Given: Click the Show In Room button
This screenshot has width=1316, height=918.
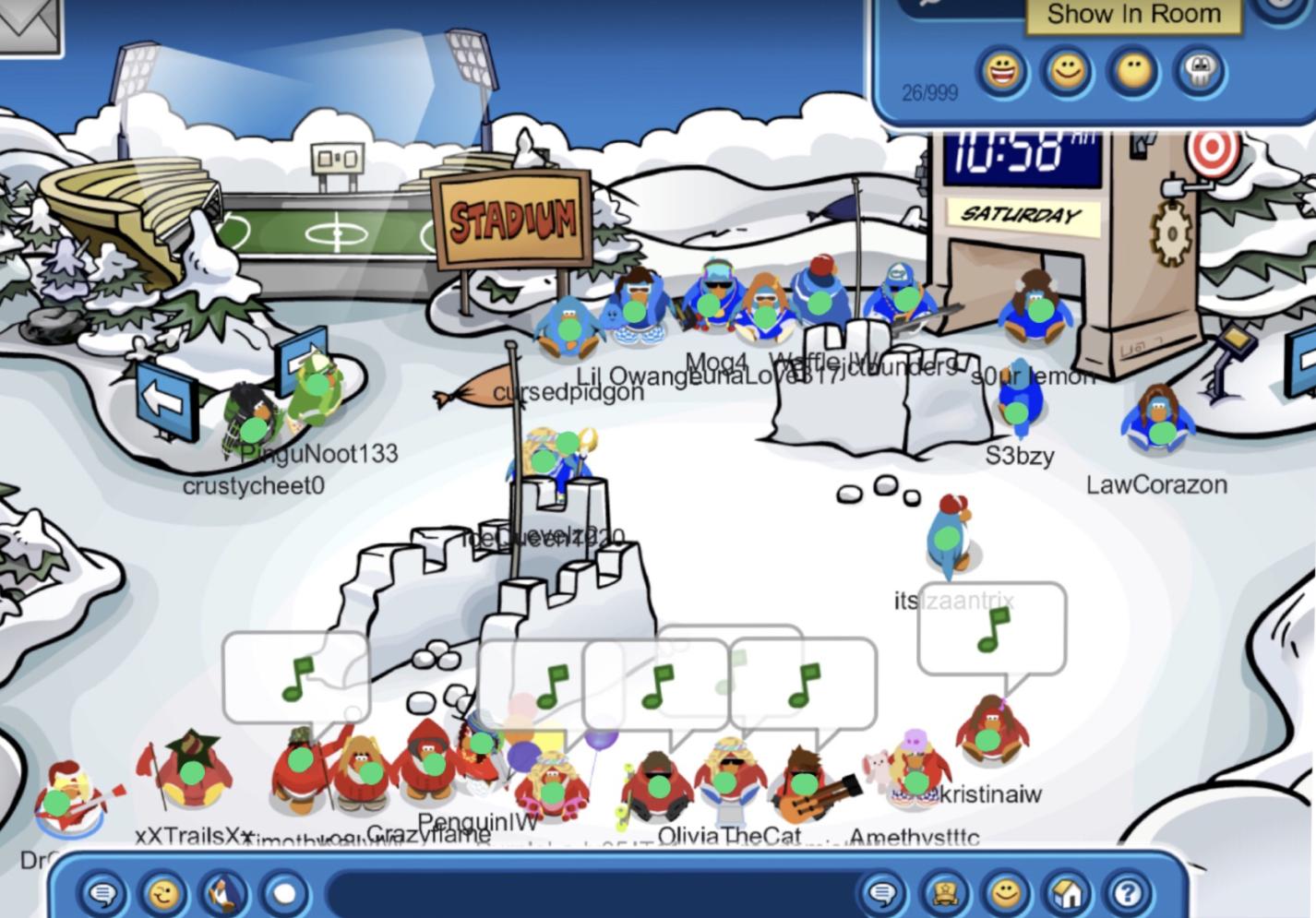Looking at the screenshot, I should pyautogui.click(x=1133, y=15).
